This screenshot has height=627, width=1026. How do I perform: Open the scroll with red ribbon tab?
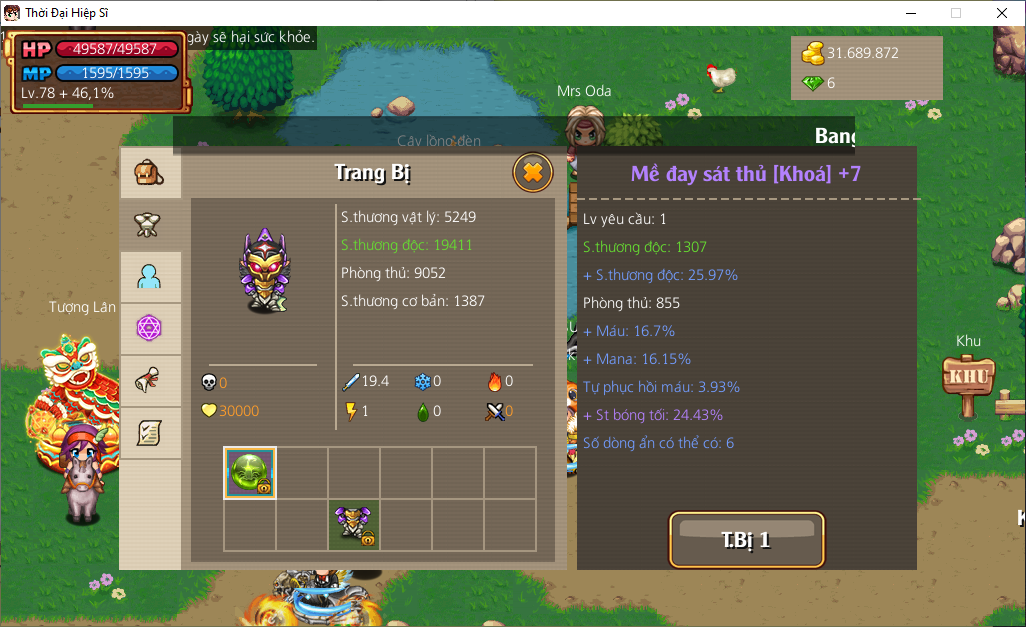pyautogui.click(x=150, y=381)
